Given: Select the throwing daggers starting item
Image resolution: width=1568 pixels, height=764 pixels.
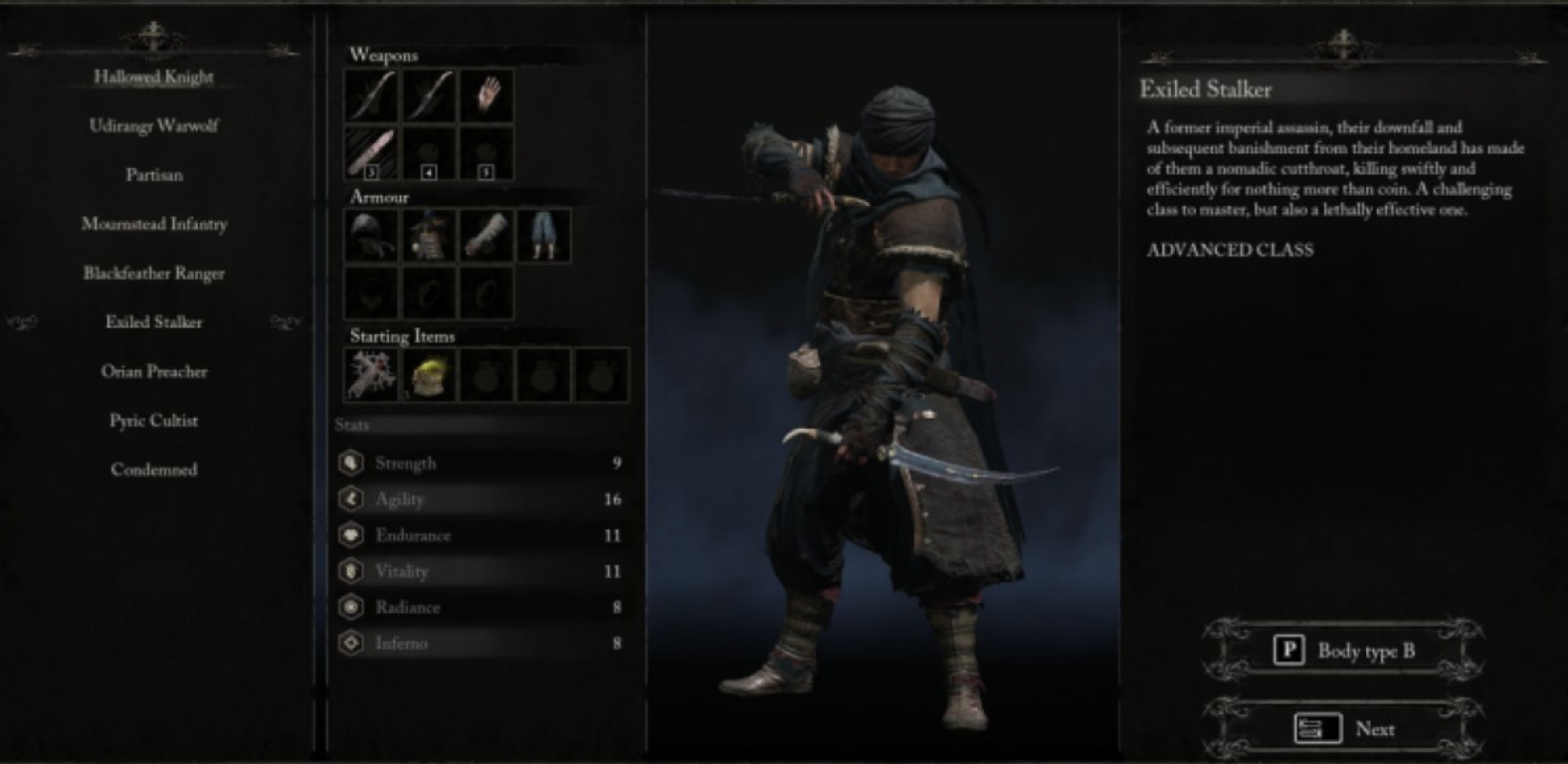Looking at the screenshot, I should click(371, 375).
